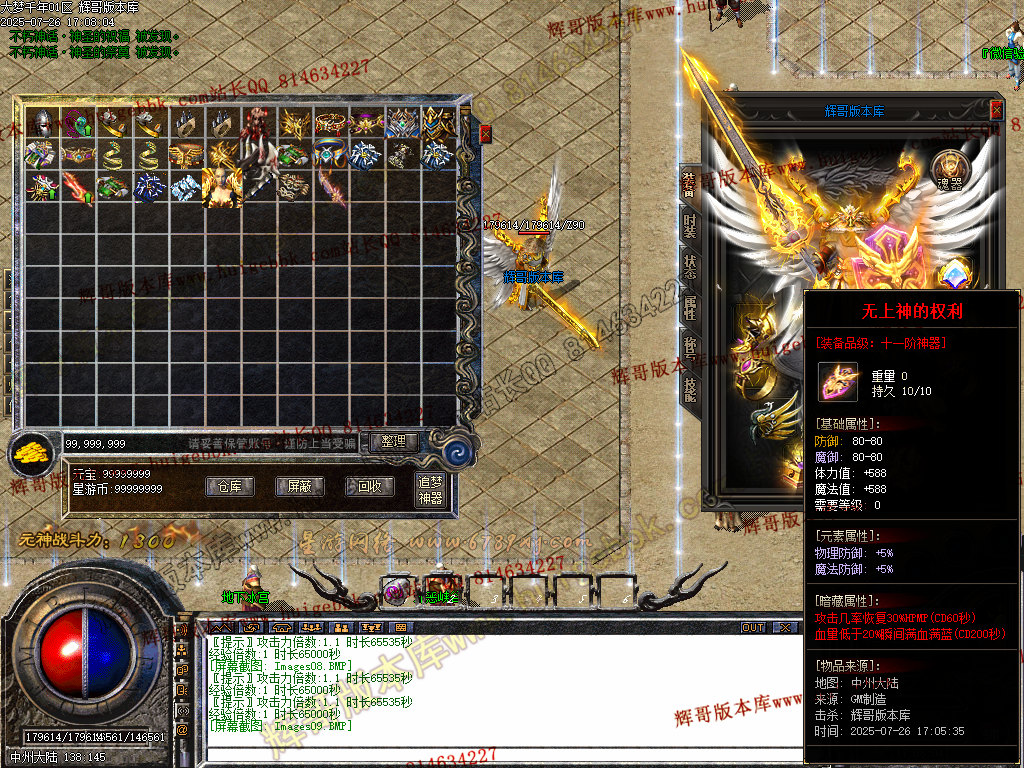Open the 属性 attributes tab

pyautogui.click(x=690, y=308)
